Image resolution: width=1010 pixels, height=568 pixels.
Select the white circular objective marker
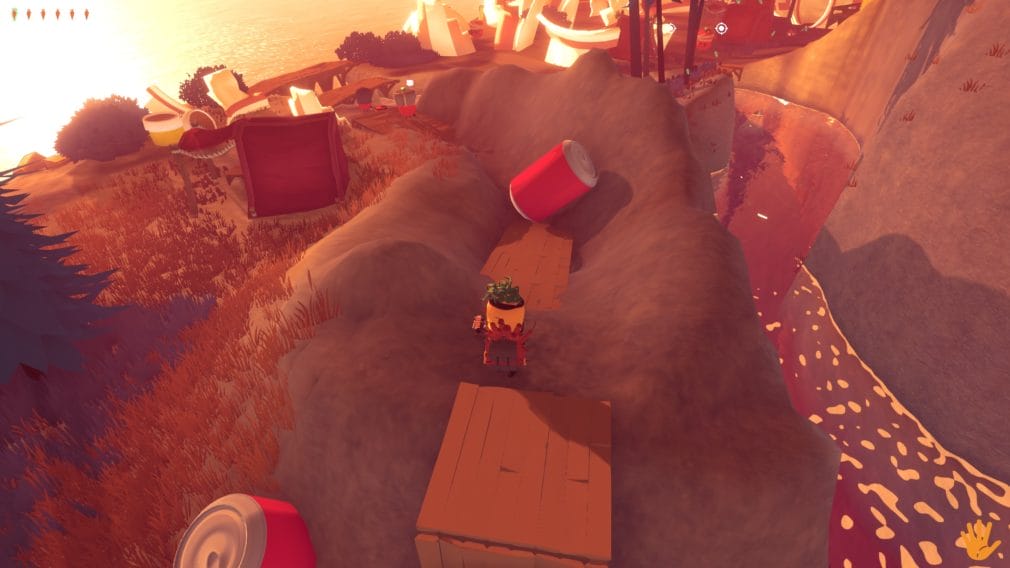click(721, 28)
